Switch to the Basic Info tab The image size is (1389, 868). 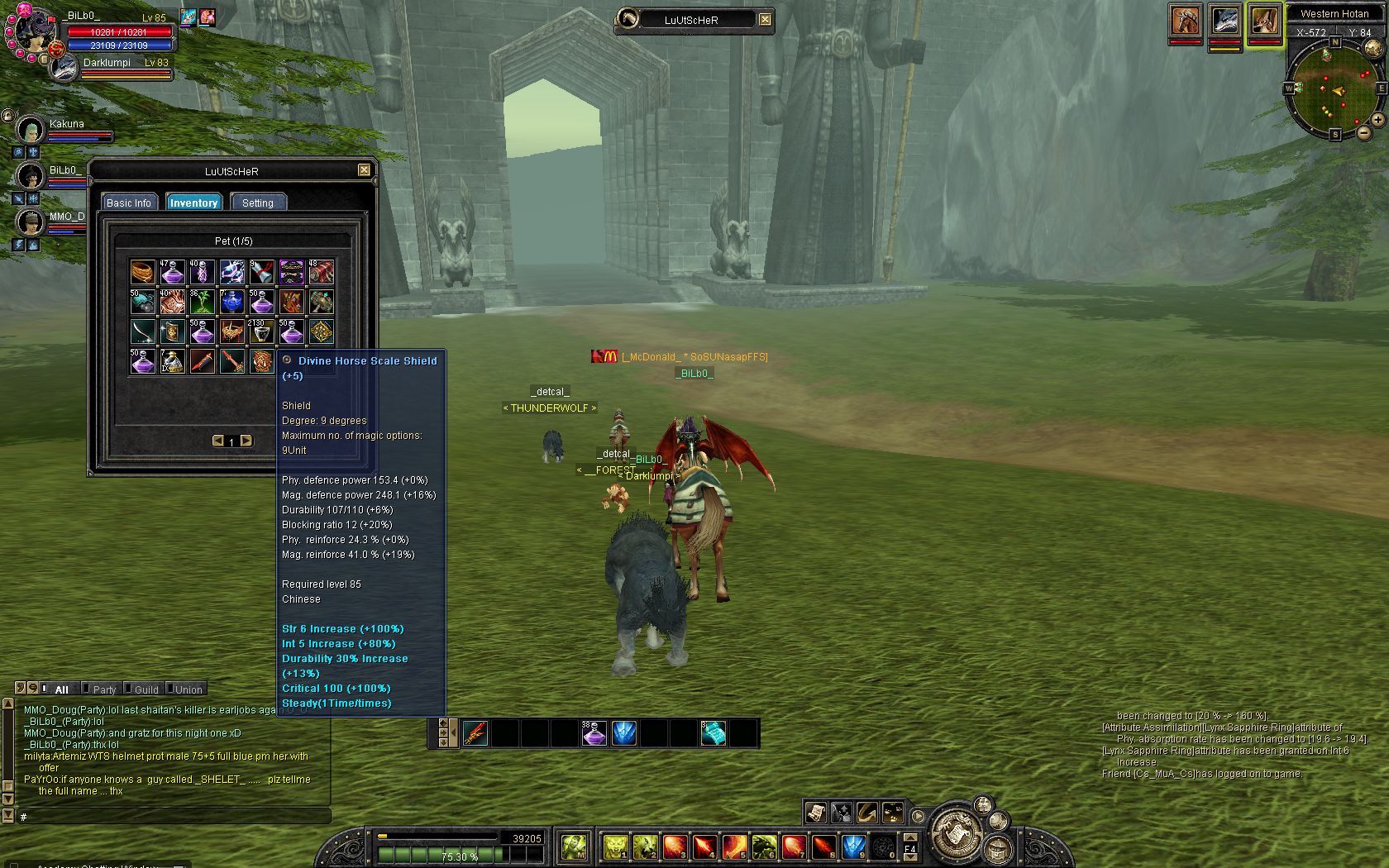(128, 203)
